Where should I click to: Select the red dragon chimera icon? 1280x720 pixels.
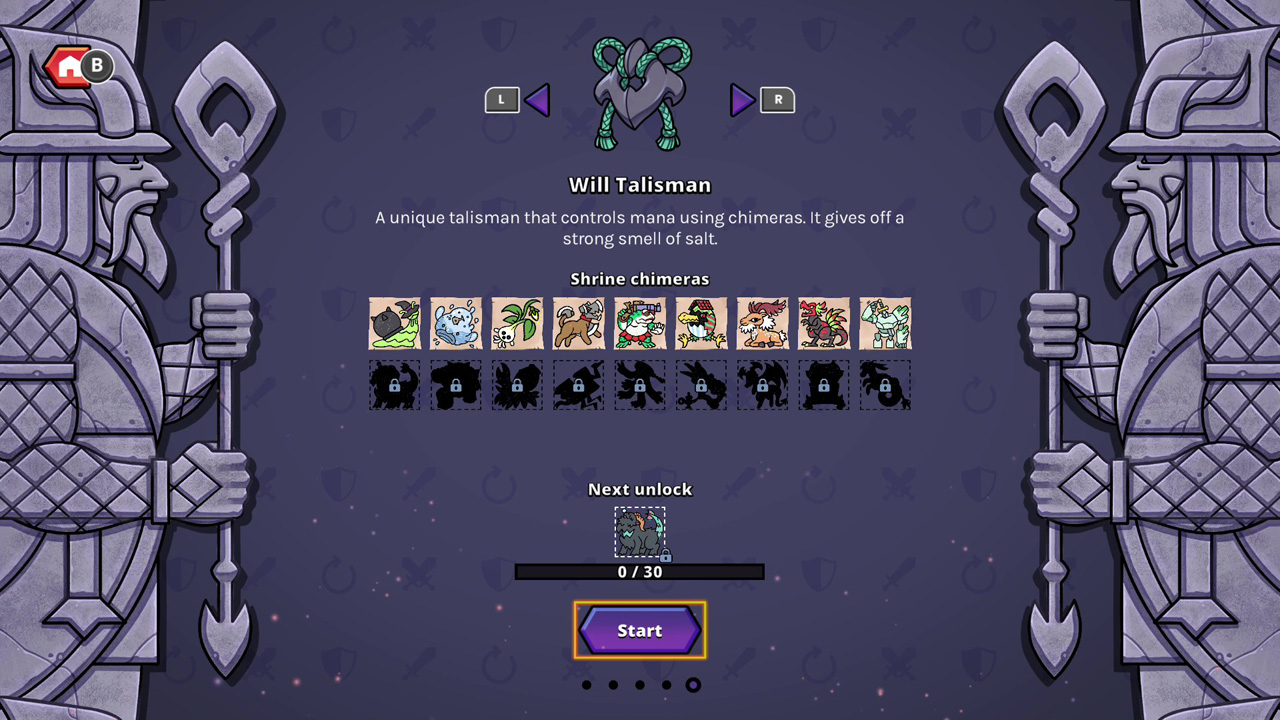[x=823, y=323]
